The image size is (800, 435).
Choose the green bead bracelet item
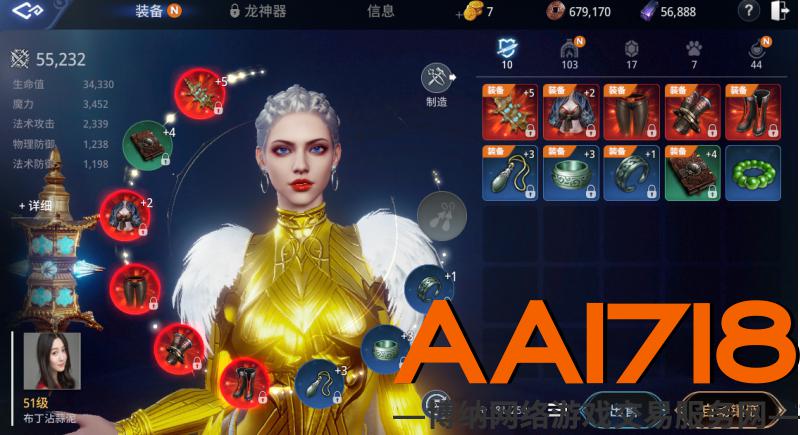[x=751, y=172]
